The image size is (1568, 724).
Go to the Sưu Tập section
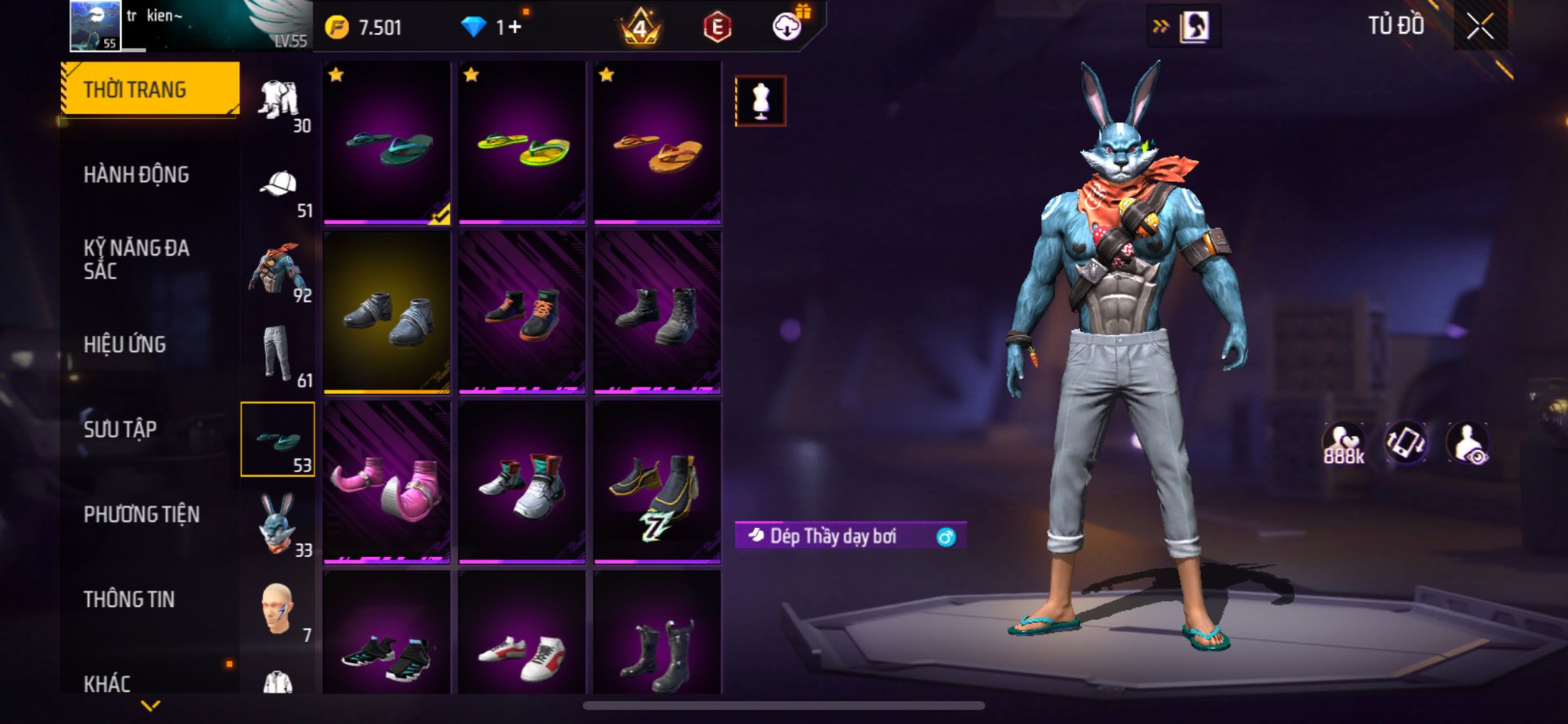pos(120,429)
